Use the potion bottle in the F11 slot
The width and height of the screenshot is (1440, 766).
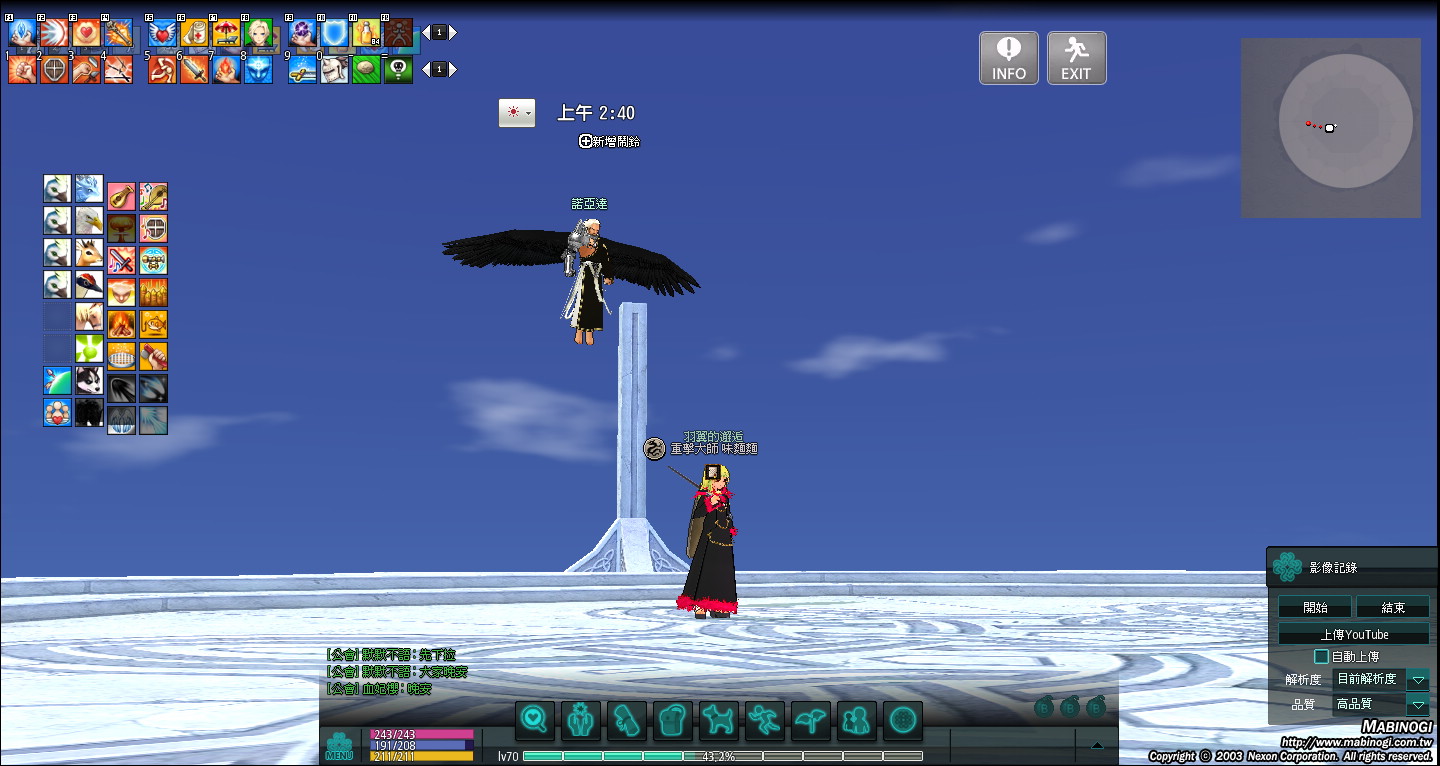(x=365, y=33)
